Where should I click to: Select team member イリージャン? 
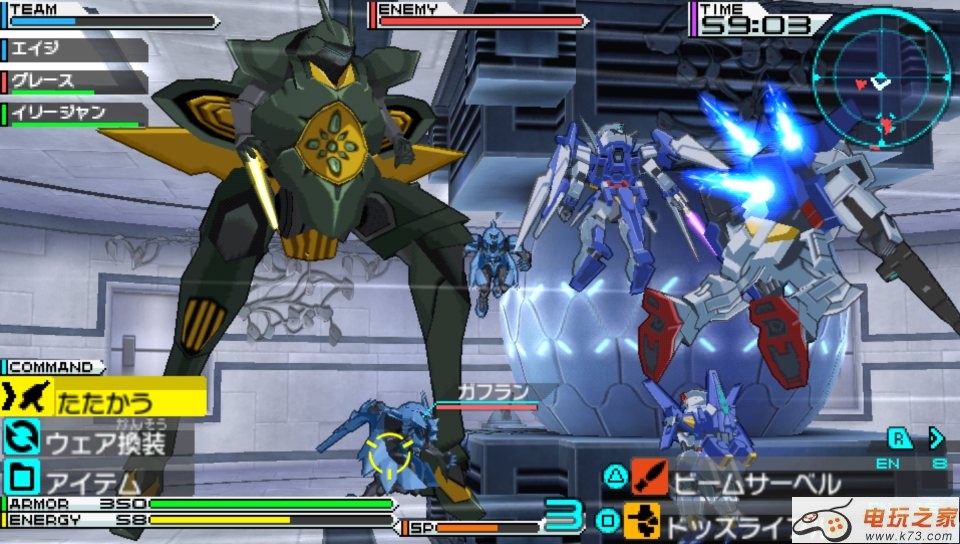tap(75, 113)
